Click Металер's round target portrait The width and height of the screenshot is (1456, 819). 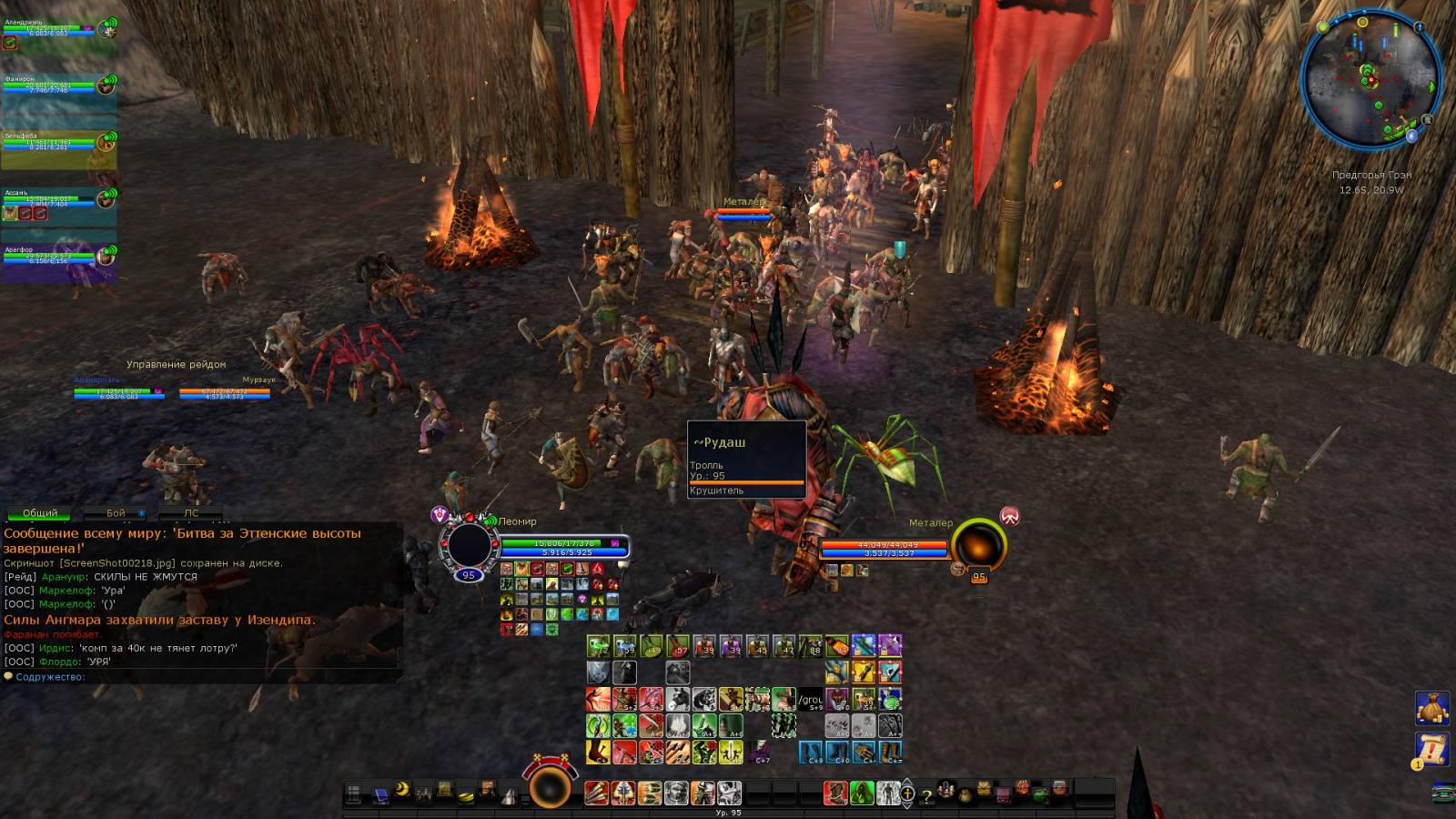click(979, 544)
